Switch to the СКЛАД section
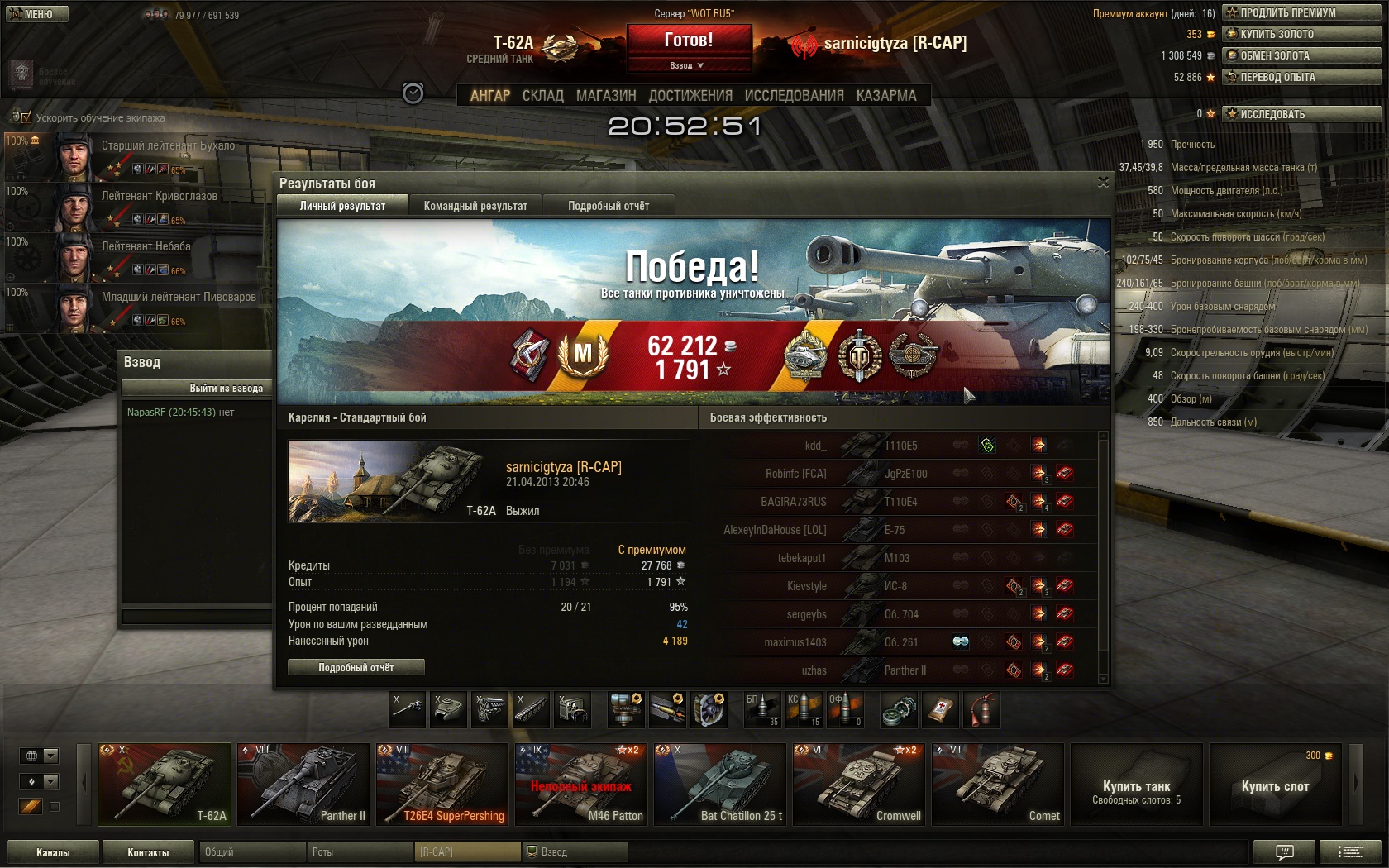Image resolution: width=1389 pixels, height=868 pixels. click(542, 96)
